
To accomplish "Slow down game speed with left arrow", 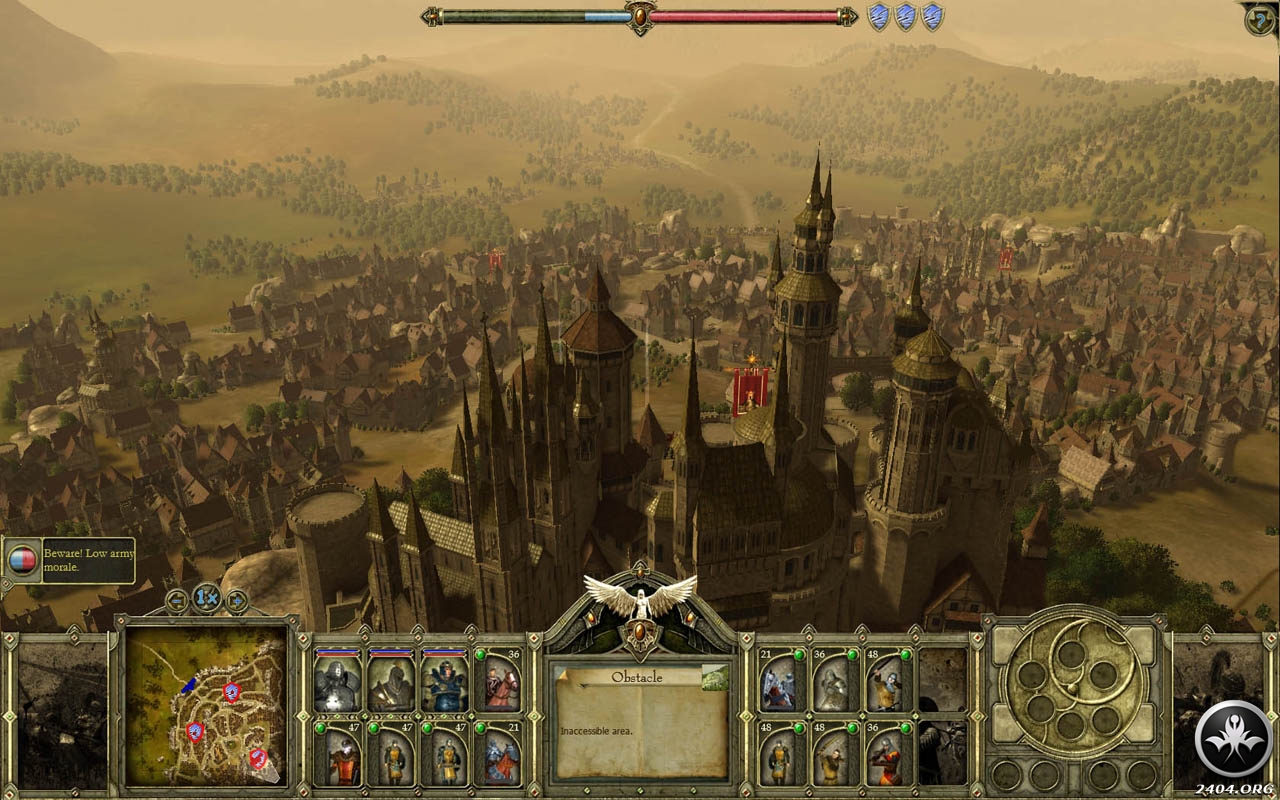I will pos(178,600).
